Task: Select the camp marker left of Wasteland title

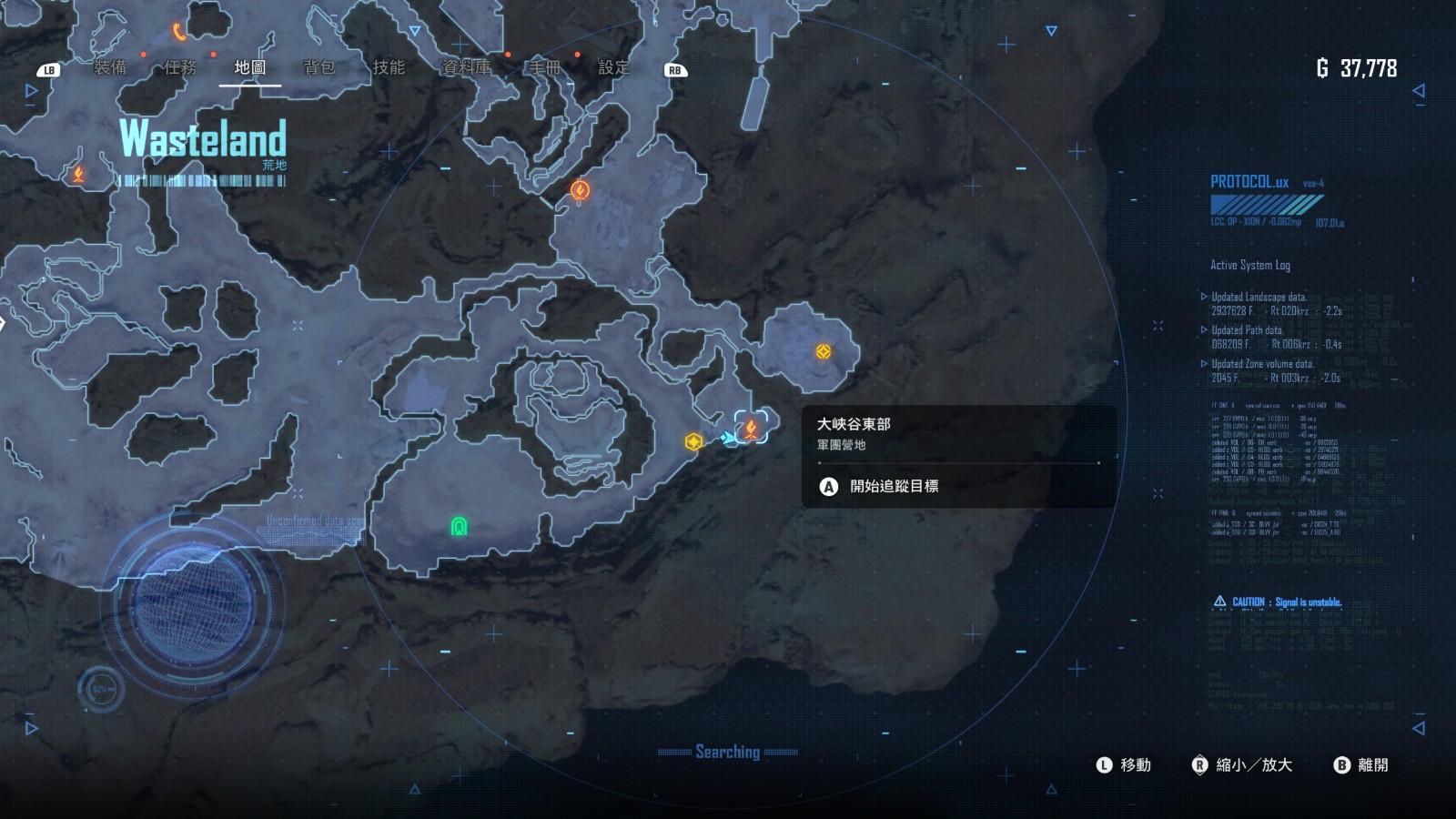Action: pyautogui.click(x=78, y=173)
